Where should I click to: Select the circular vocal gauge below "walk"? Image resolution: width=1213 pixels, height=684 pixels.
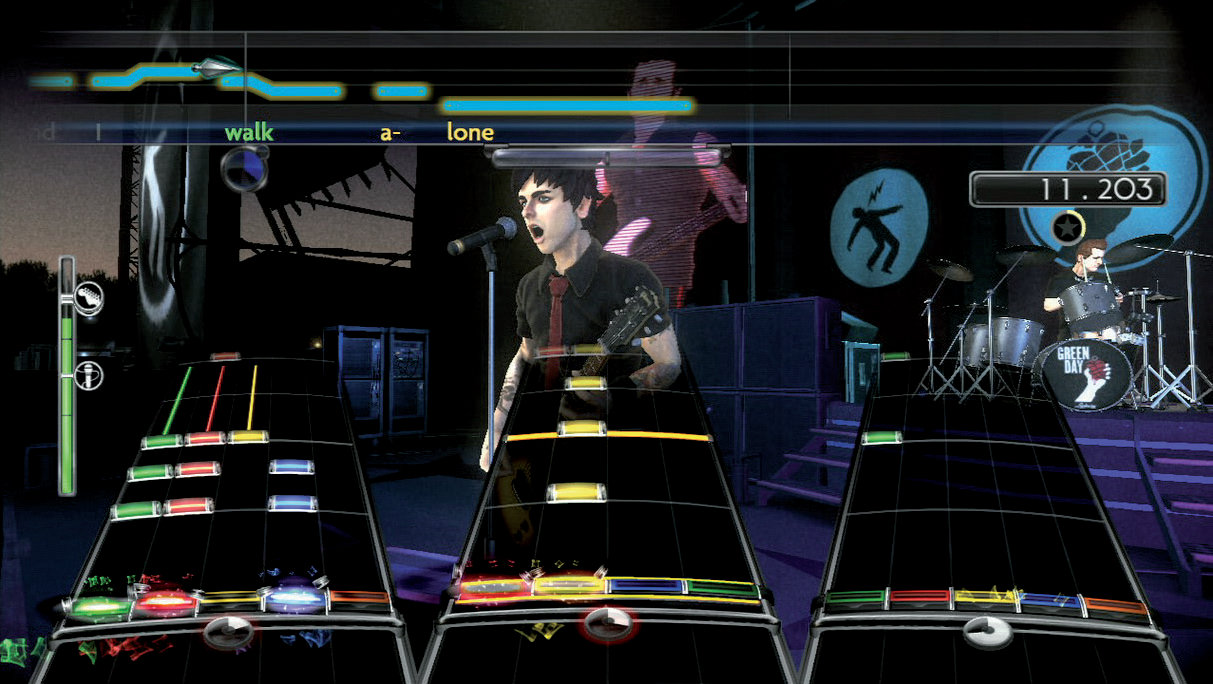click(x=244, y=166)
